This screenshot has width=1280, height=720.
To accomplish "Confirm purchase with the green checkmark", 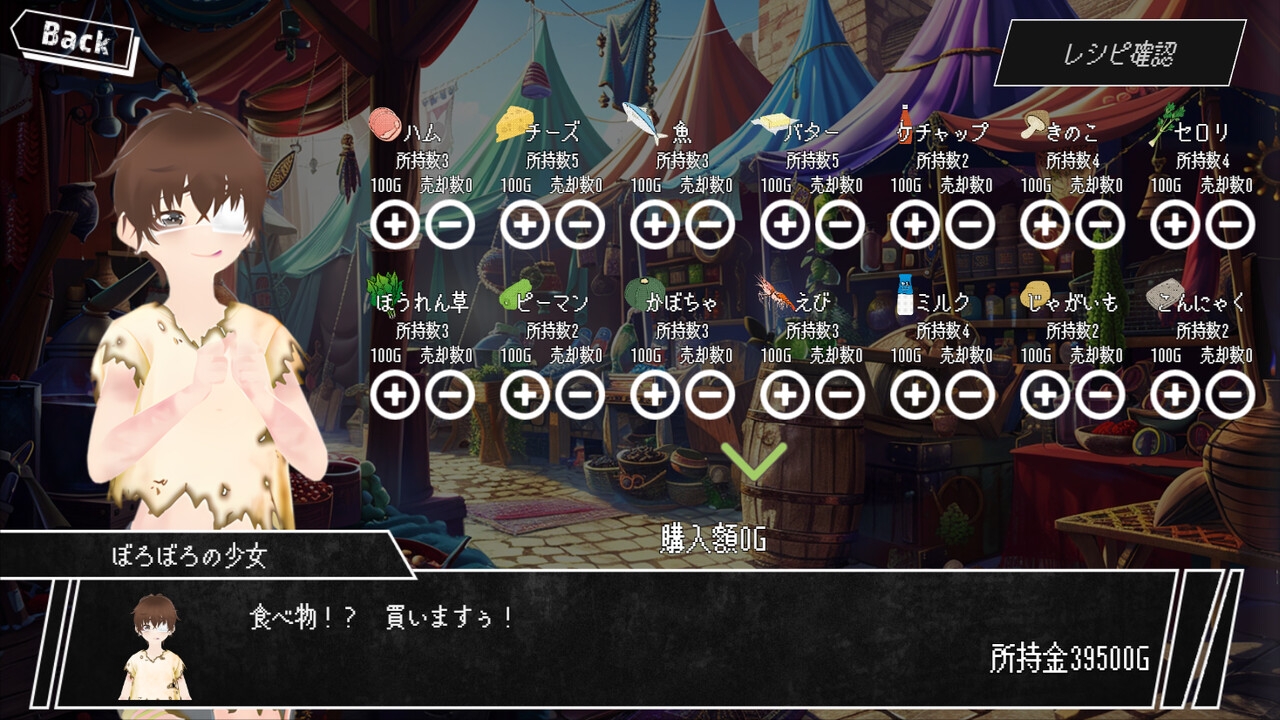I will (x=754, y=461).
